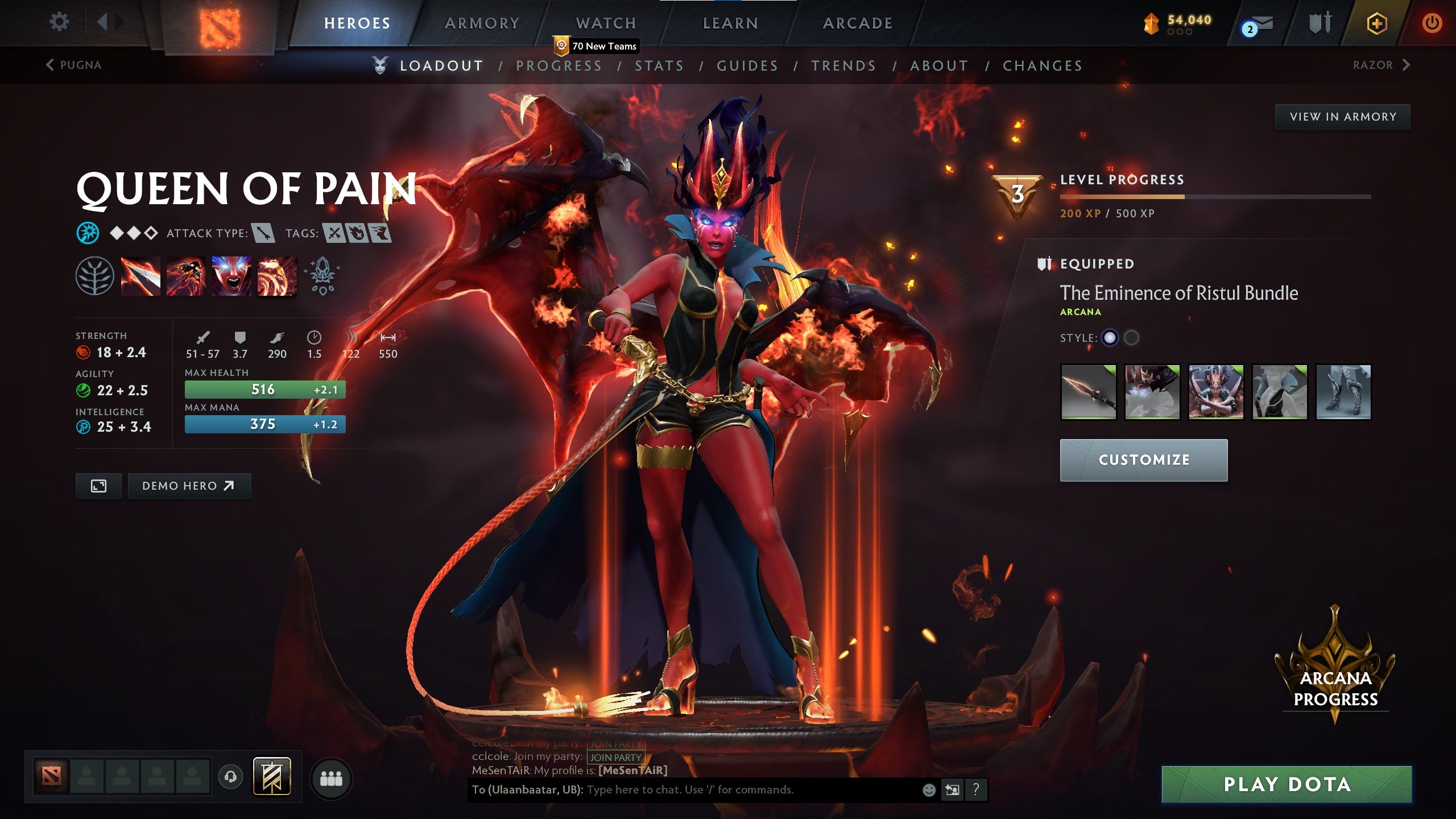
Task: Click the Play Dota button
Action: tap(1287, 784)
